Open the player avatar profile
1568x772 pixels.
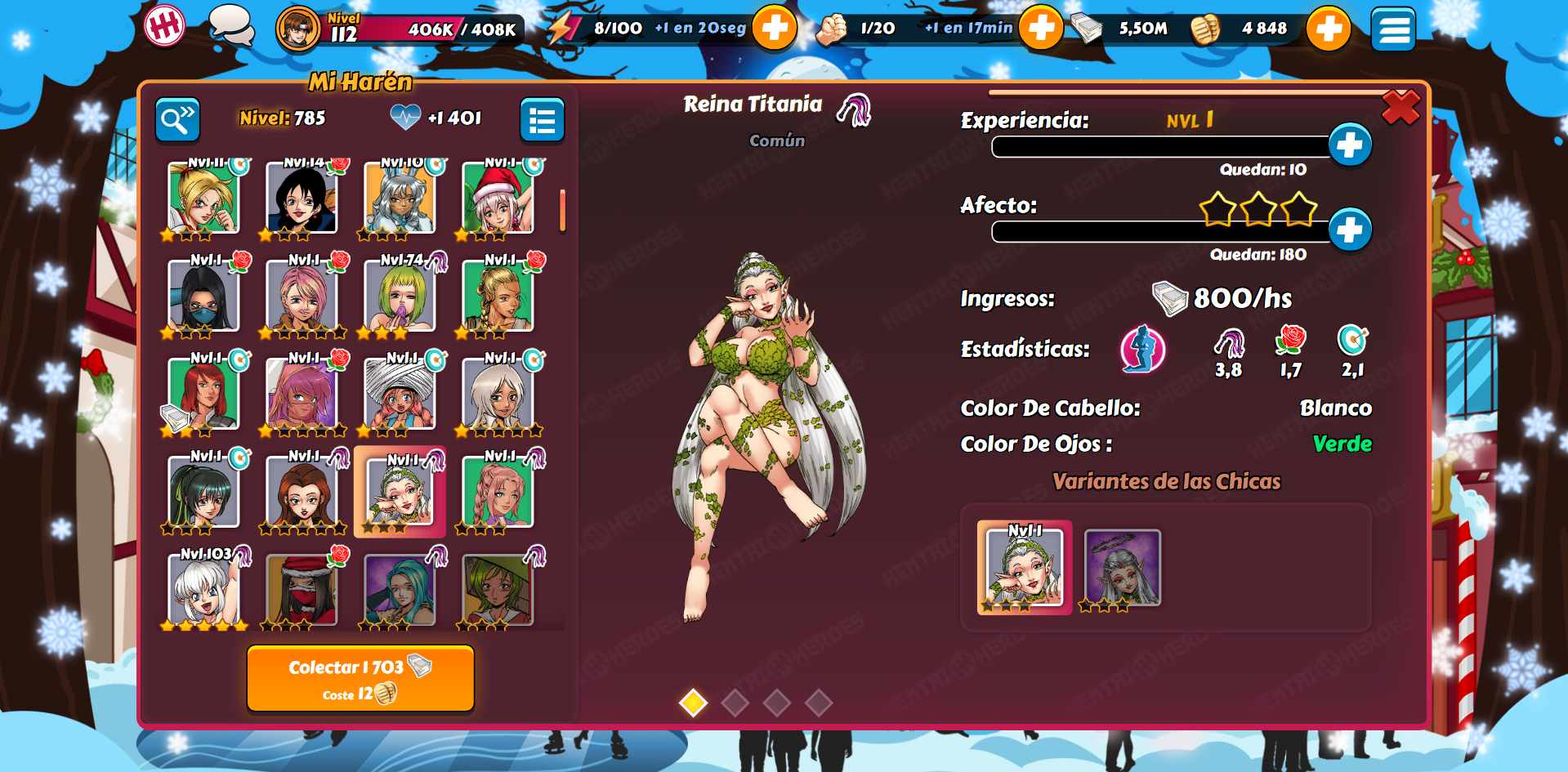click(297, 29)
